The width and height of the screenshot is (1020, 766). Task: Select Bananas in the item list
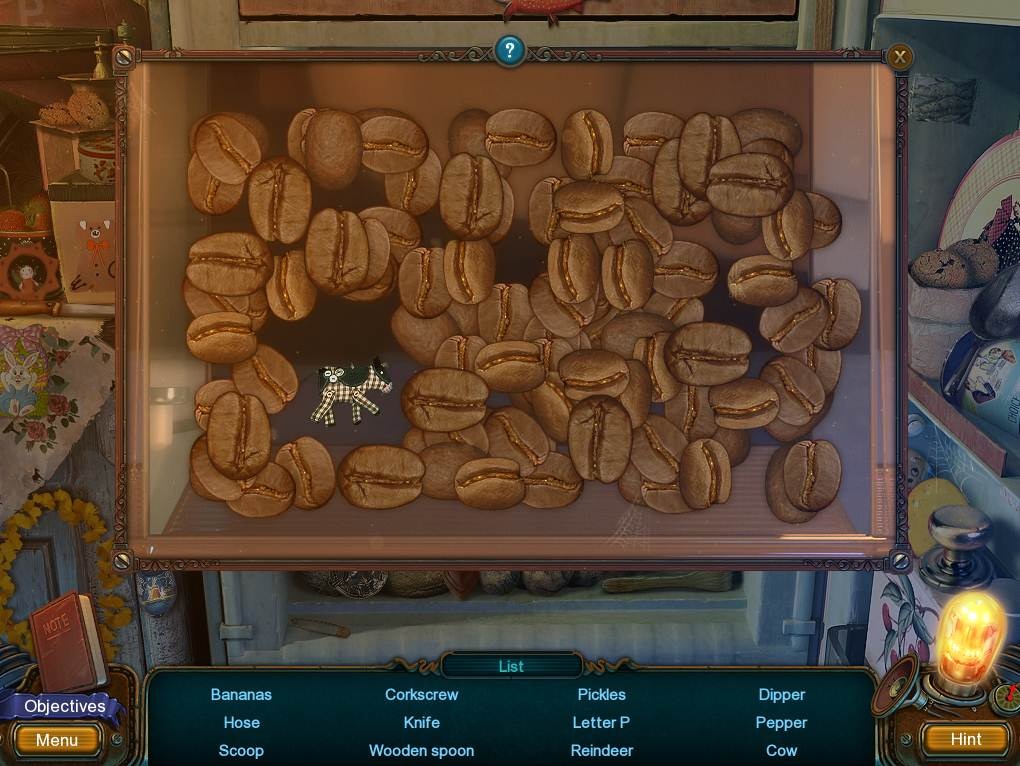(241, 694)
